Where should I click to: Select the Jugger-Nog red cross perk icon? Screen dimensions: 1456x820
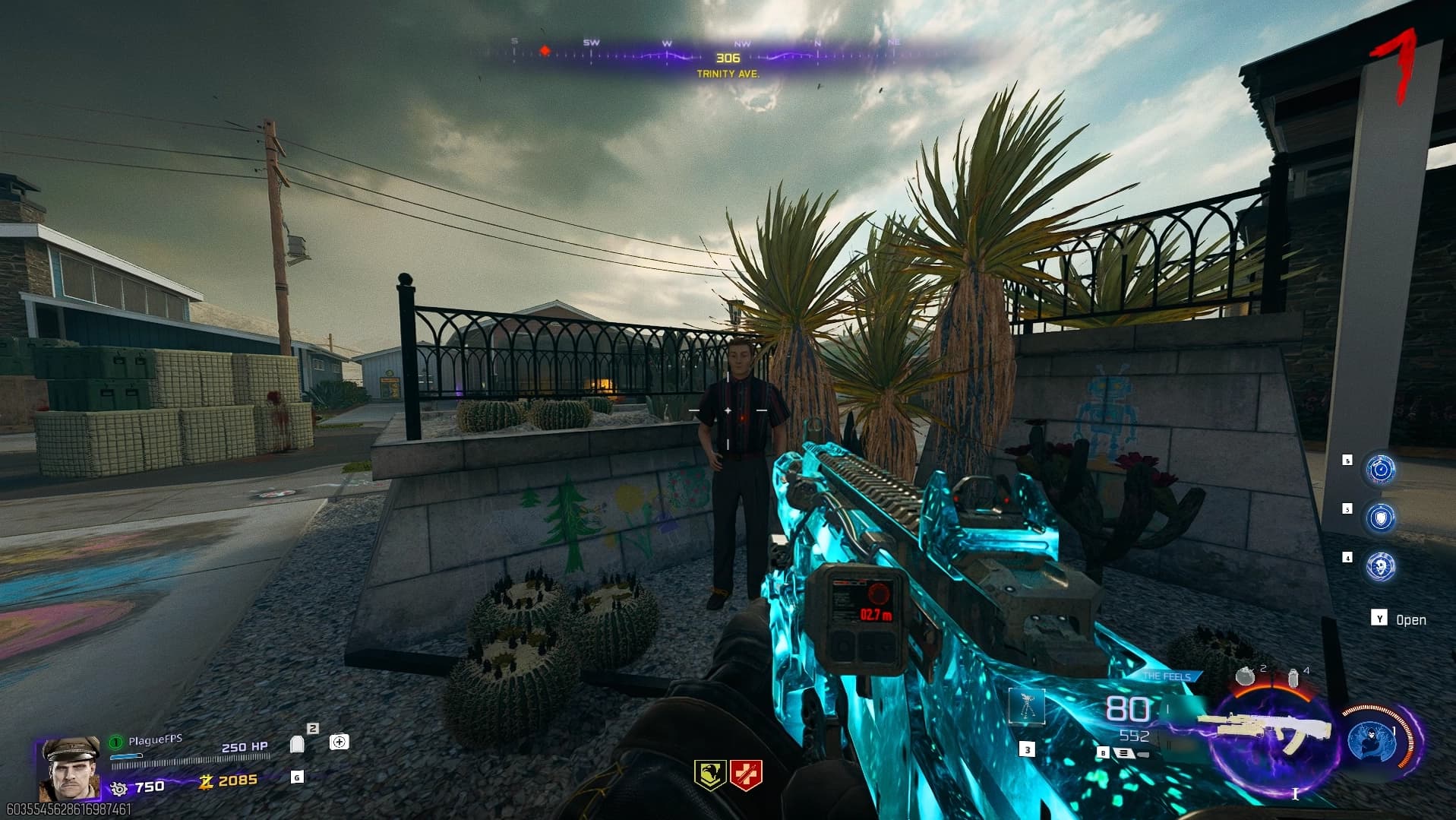pyautogui.click(x=746, y=774)
